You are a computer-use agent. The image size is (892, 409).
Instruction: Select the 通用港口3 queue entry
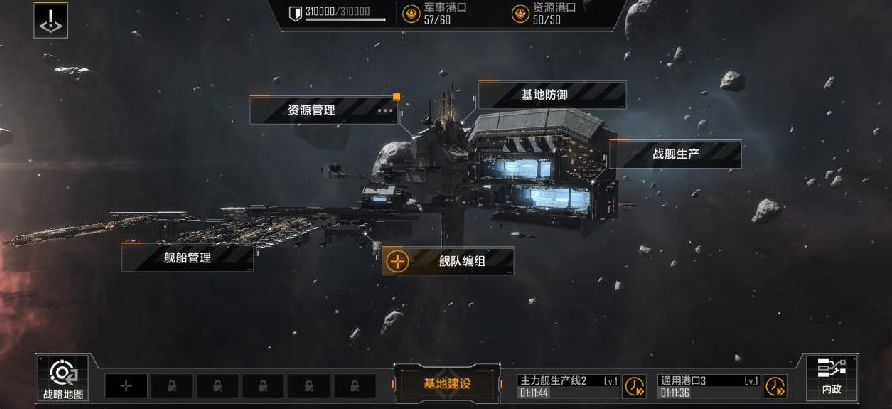point(708,386)
